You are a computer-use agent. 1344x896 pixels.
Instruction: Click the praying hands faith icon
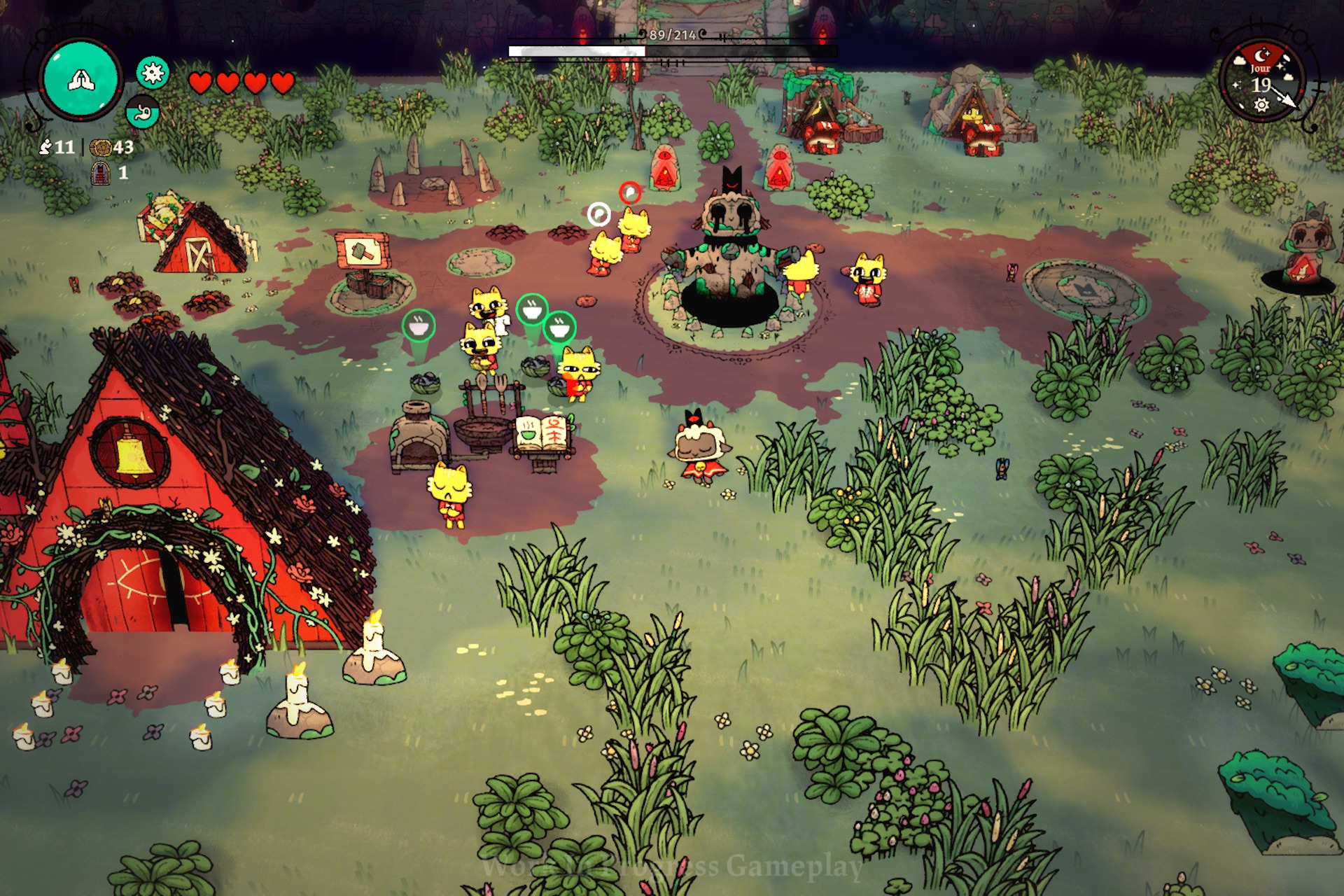81,79
